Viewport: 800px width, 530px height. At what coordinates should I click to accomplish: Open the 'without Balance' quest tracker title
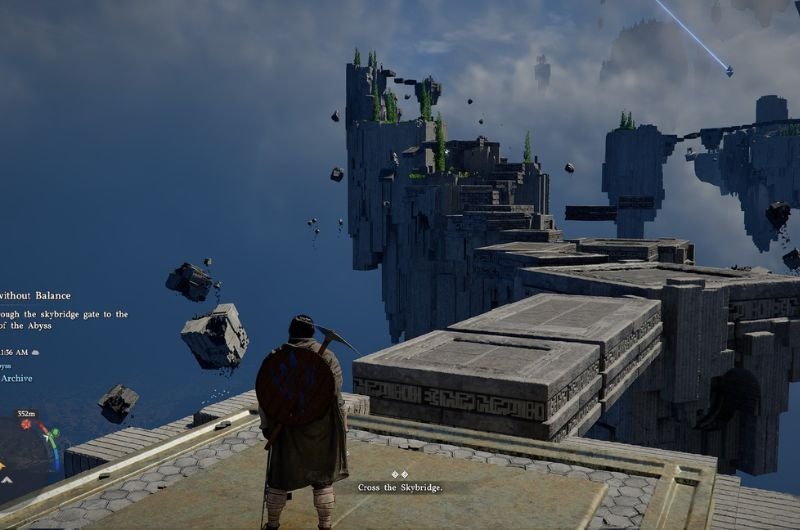38,295
